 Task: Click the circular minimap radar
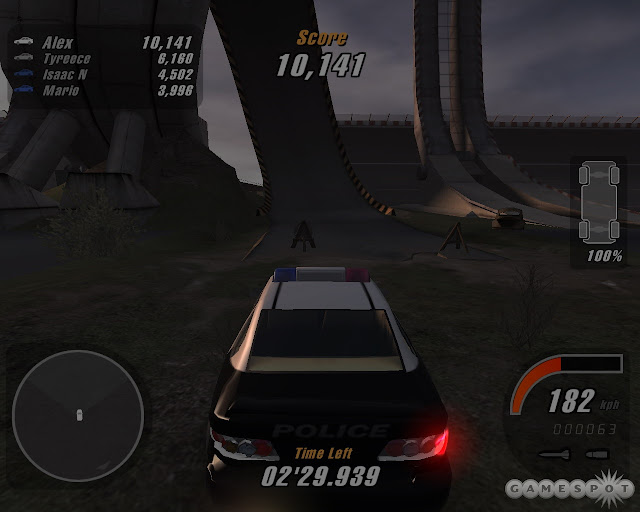(x=78, y=412)
